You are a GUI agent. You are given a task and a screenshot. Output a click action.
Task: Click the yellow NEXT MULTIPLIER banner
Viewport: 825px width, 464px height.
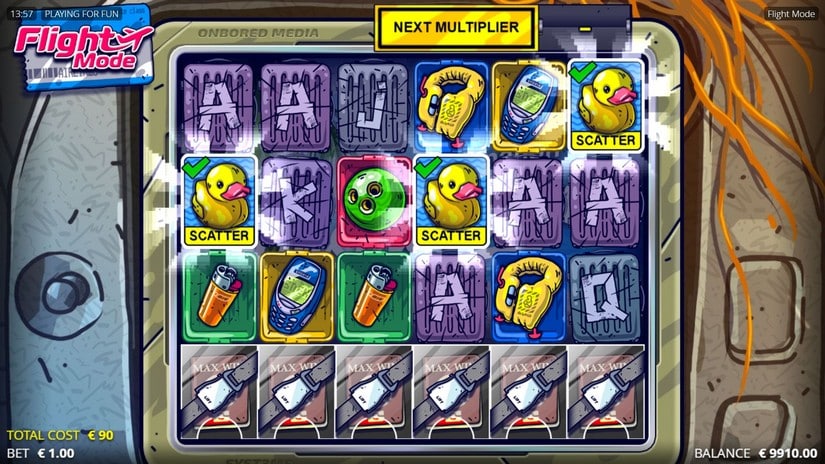tap(455, 27)
